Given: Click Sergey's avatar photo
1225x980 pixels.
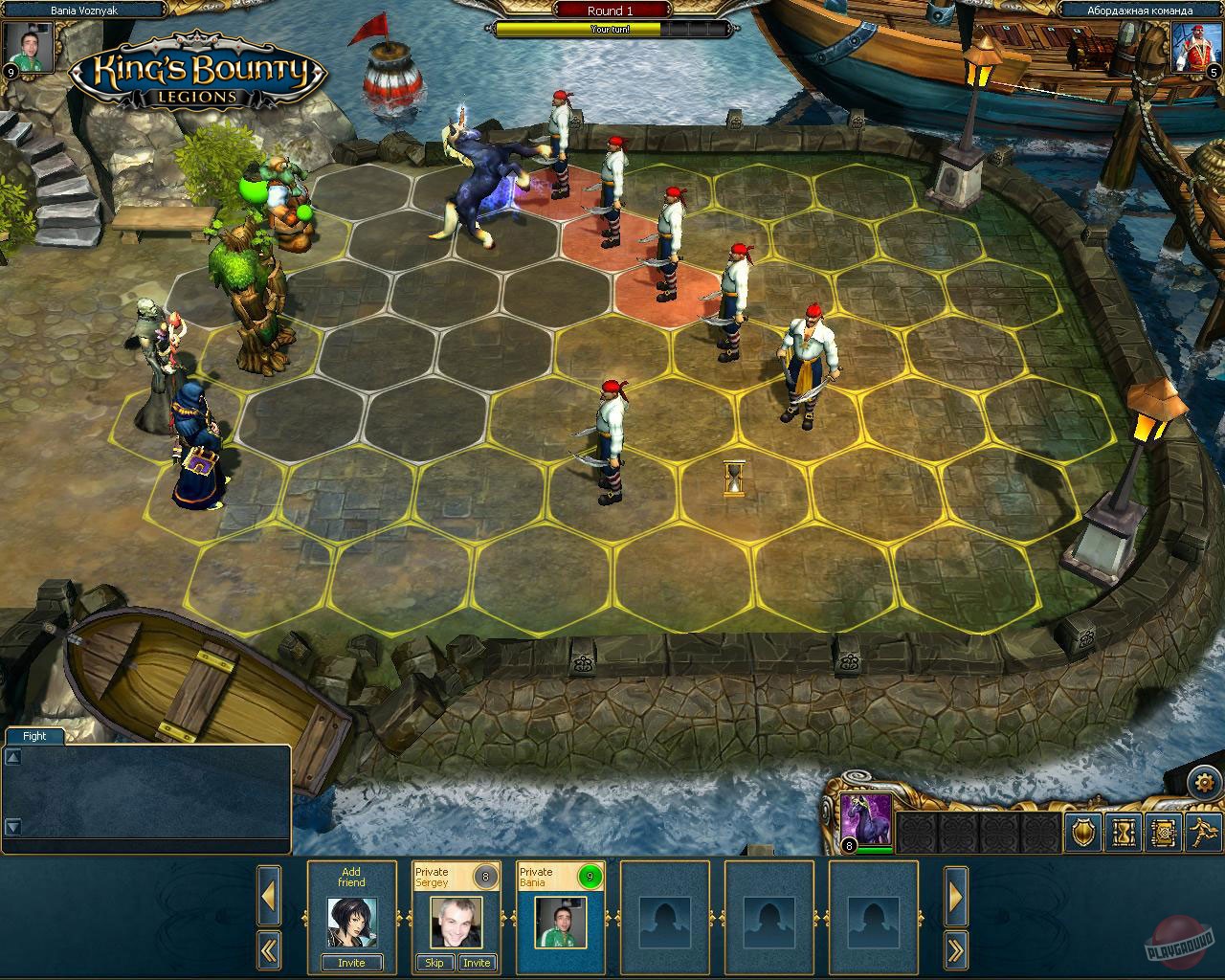Looking at the screenshot, I should pos(456,922).
